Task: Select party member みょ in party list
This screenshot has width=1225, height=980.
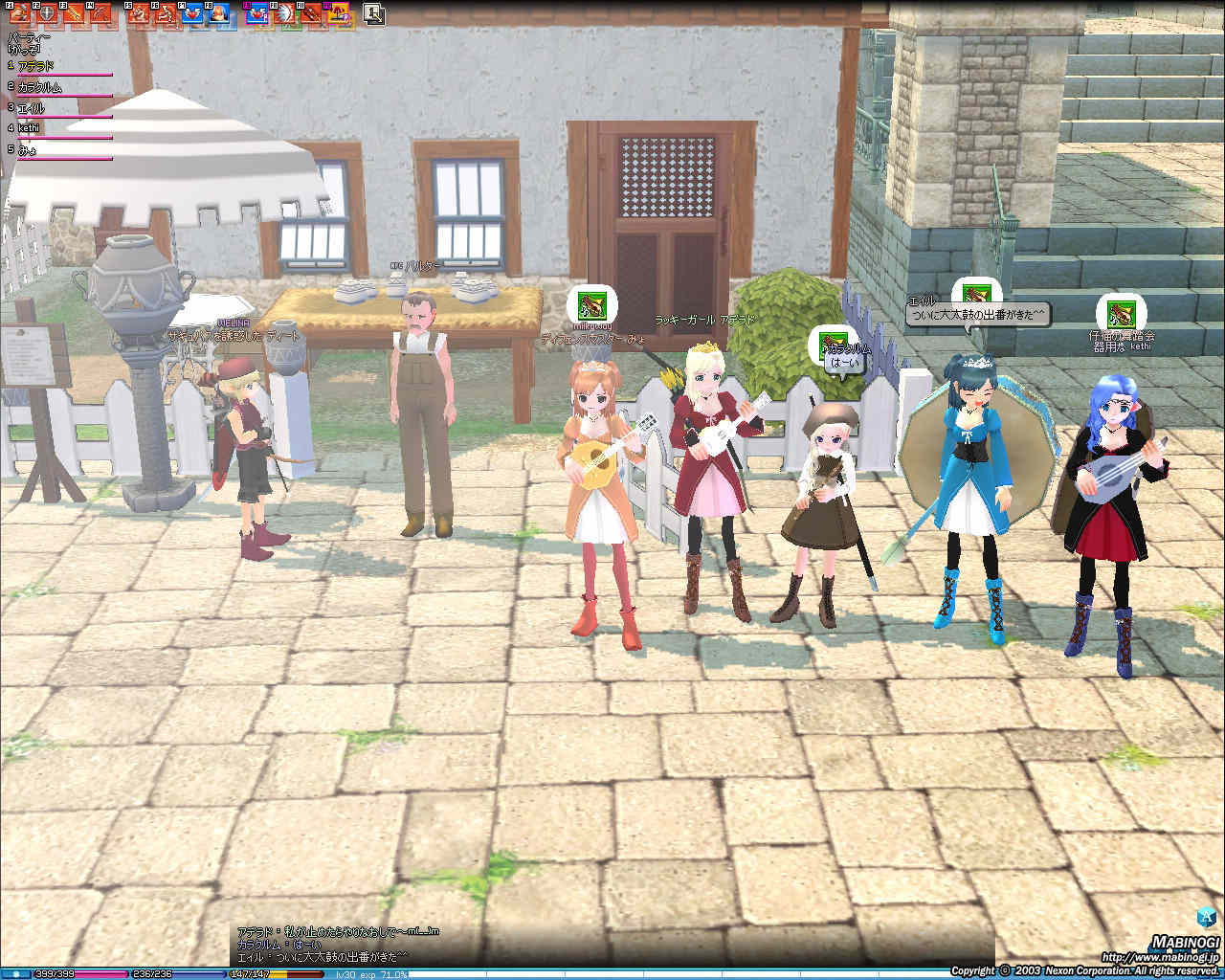Action: pyautogui.click(x=28, y=149)
